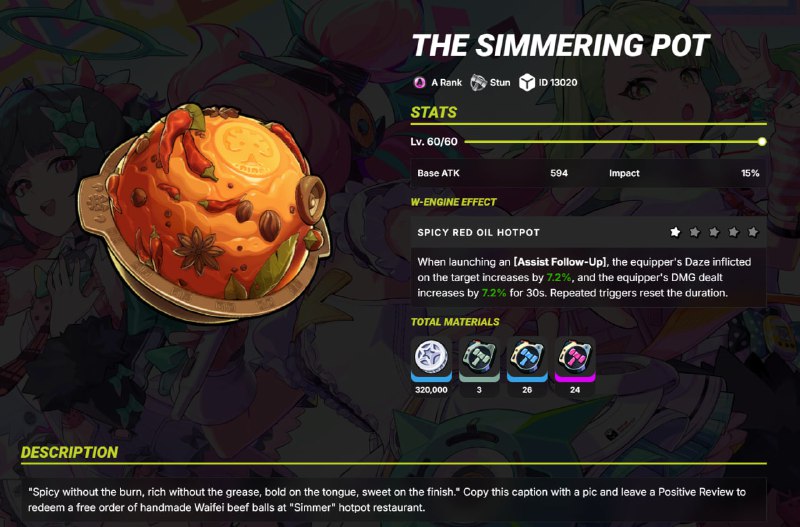Select the Stun specialty tag
Image resolution: width=800 pixels, height=527 pixels.
(493, 82)
